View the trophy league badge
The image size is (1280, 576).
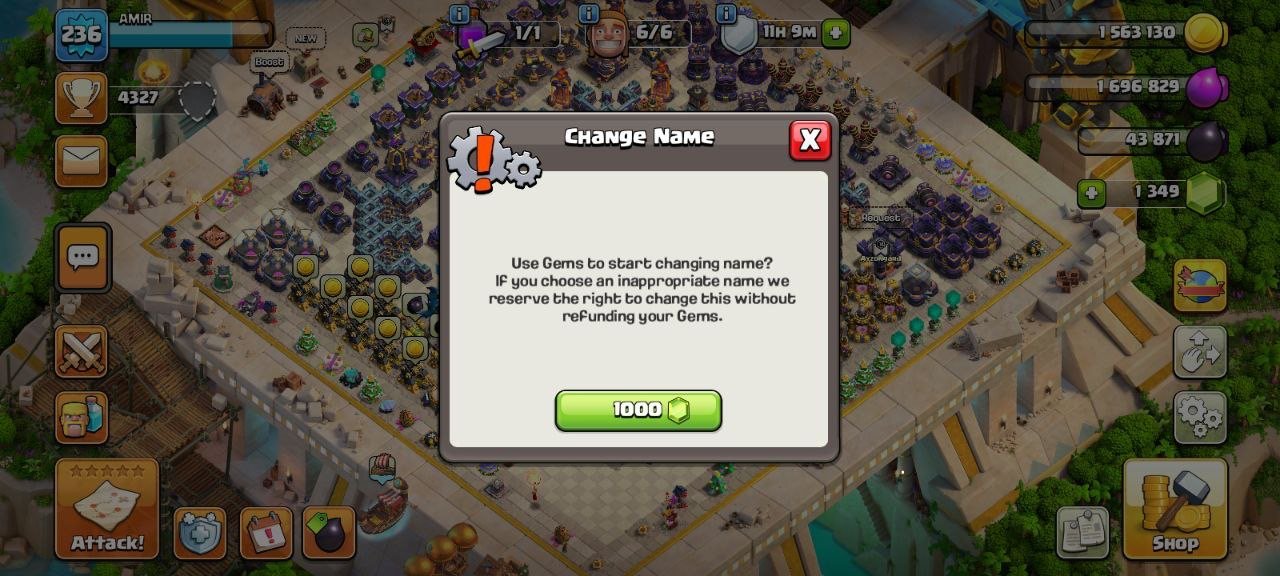pyautogui.click(x=81, y=98)
